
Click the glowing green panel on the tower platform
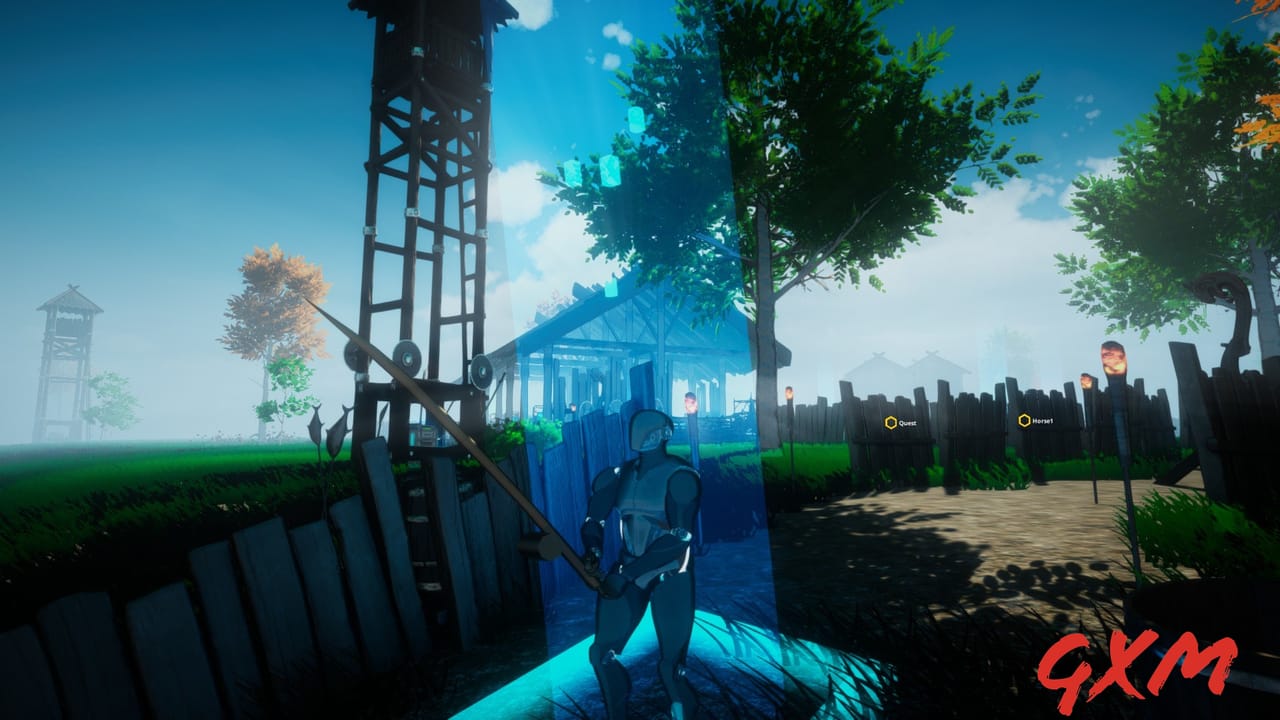tap(426, 430)
